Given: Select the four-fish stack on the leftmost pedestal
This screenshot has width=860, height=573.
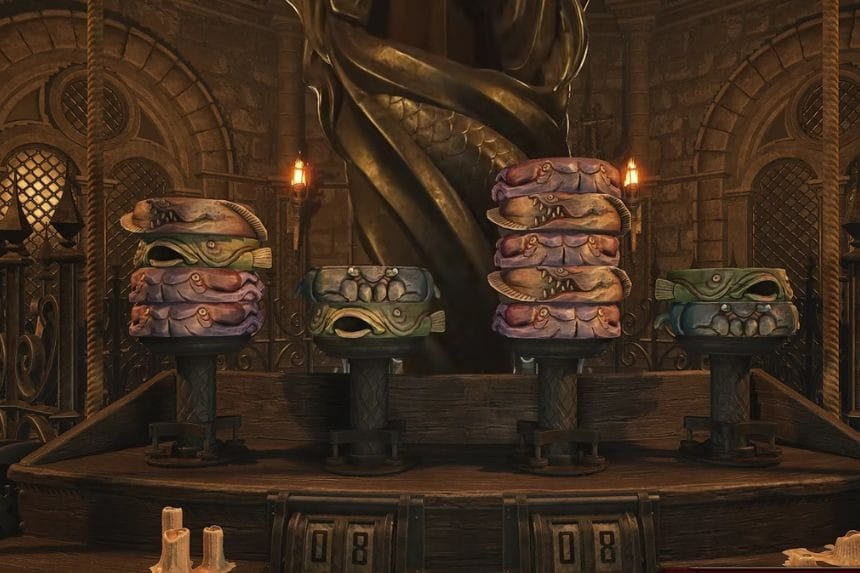Looking at the screenshot, I should (x=196, y=268).
